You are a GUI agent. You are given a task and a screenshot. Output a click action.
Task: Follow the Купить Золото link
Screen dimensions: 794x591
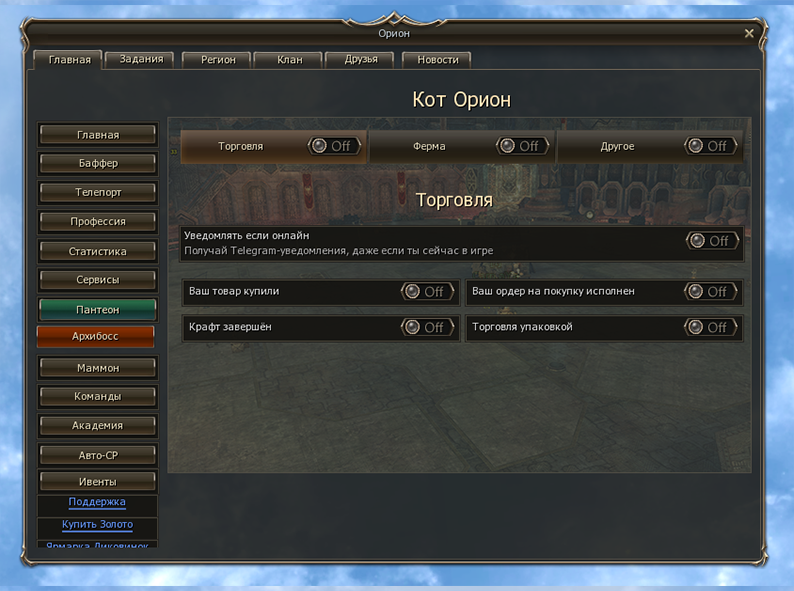[97, 525]
